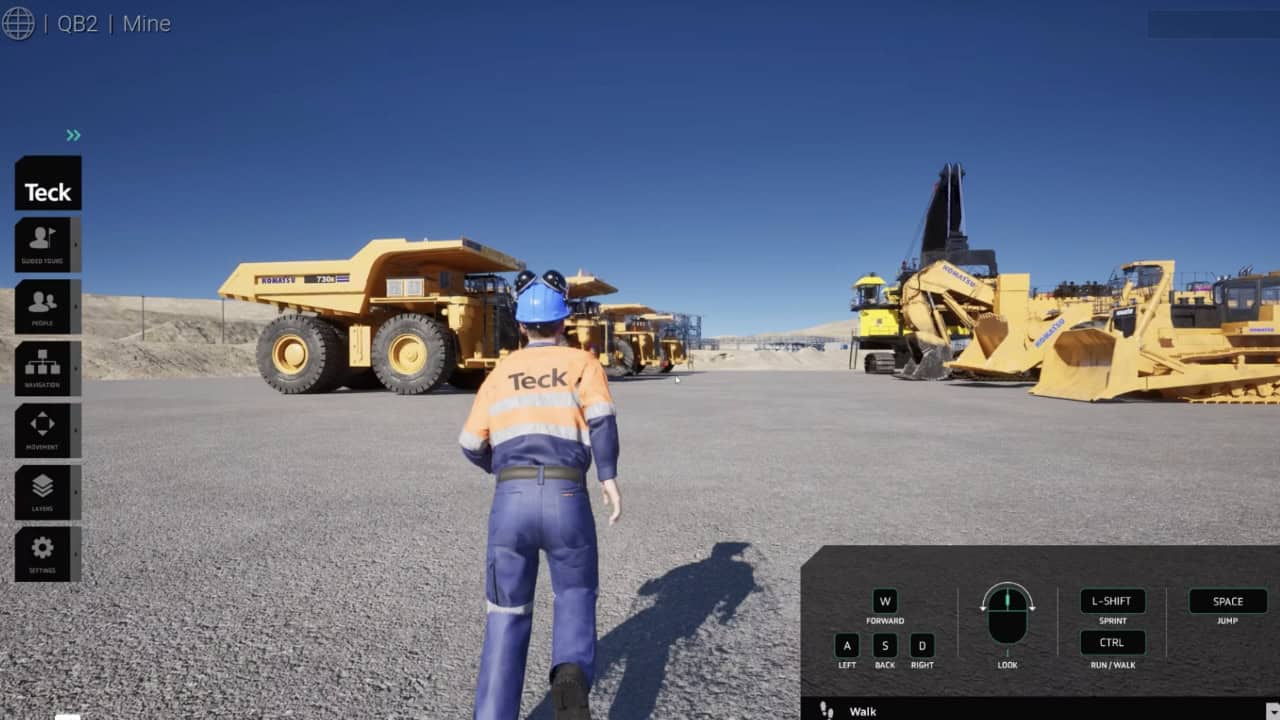Click the Teck logo

[x=46, y=186]
